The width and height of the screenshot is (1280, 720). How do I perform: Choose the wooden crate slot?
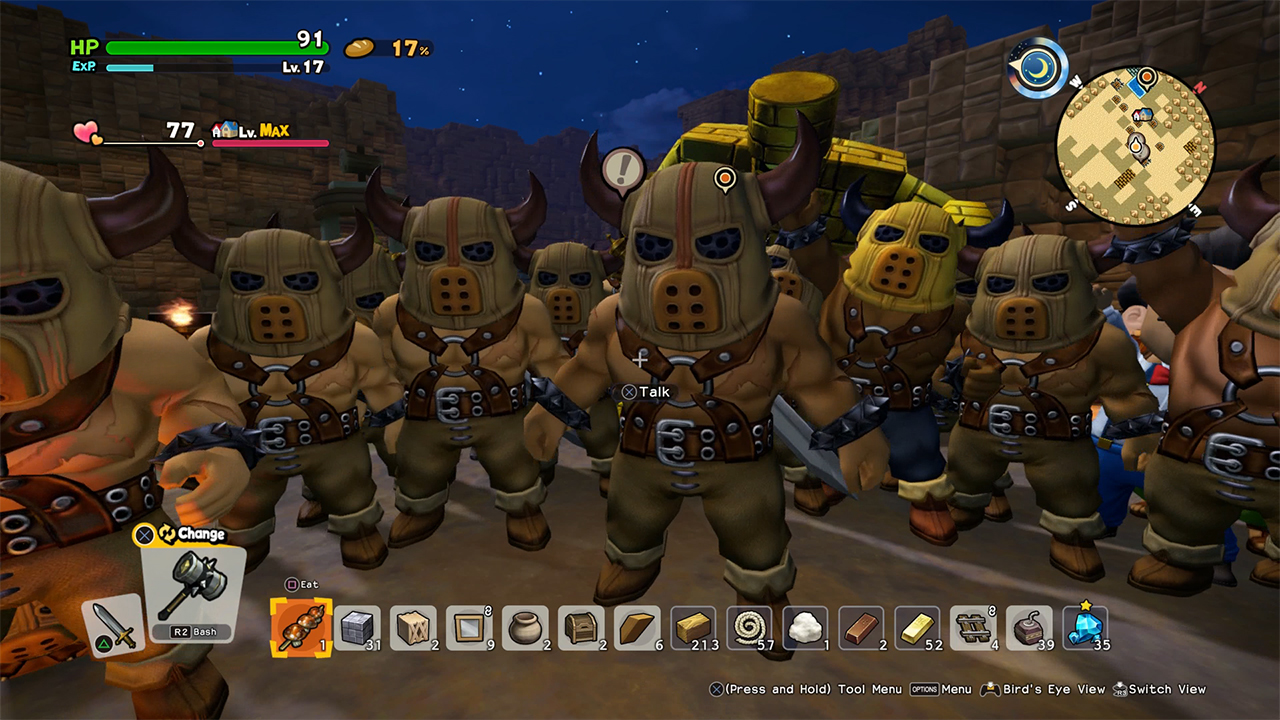[413, 628]
